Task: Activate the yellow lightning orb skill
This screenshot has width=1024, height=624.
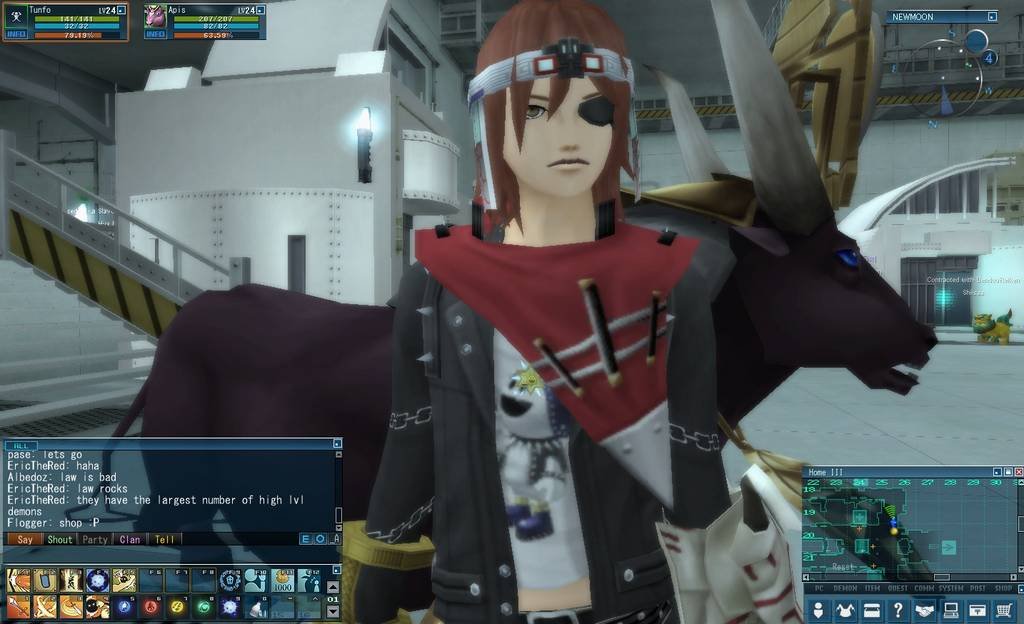Action: [177, 606]
